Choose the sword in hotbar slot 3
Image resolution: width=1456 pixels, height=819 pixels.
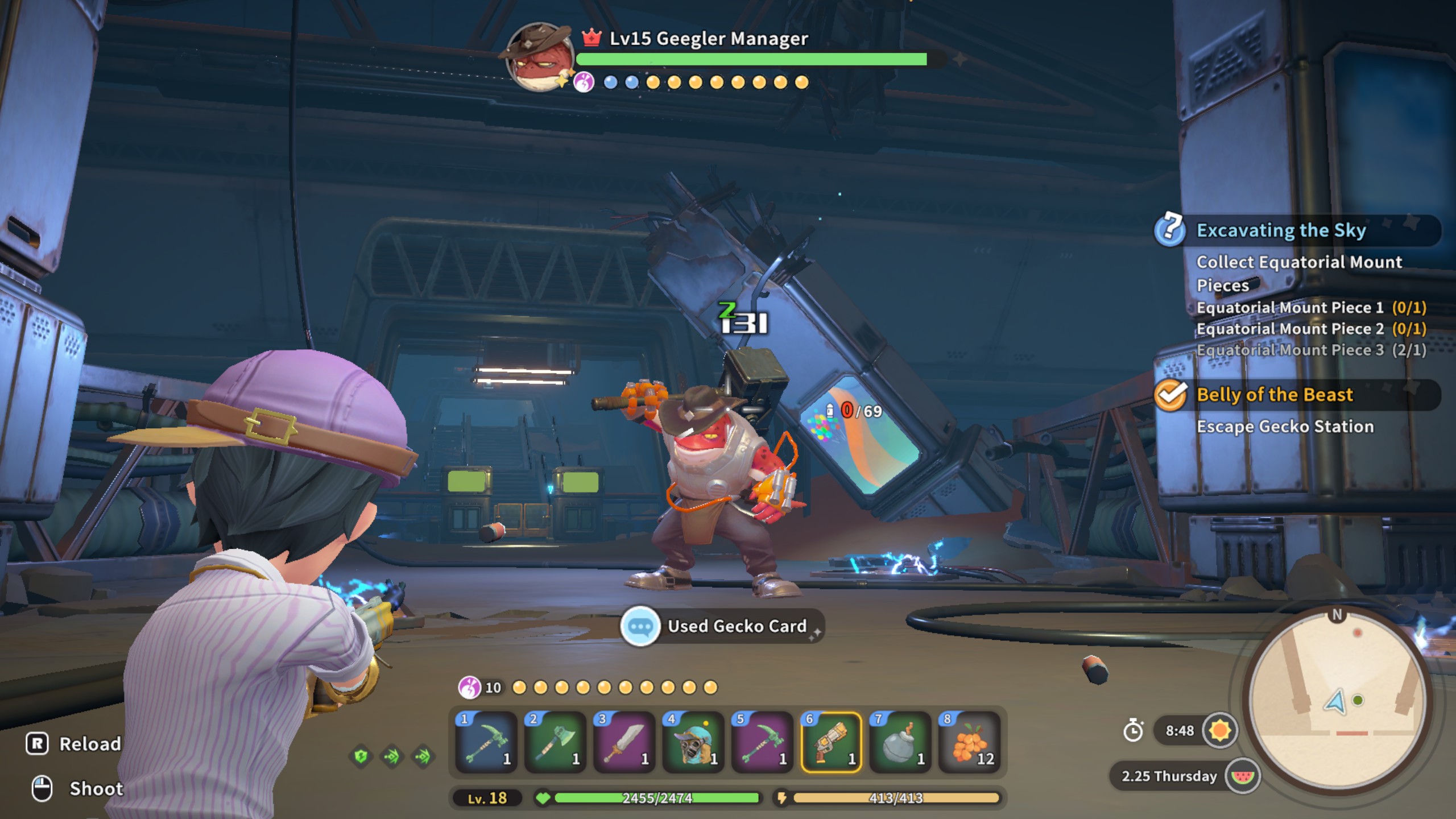coord(624,742)
